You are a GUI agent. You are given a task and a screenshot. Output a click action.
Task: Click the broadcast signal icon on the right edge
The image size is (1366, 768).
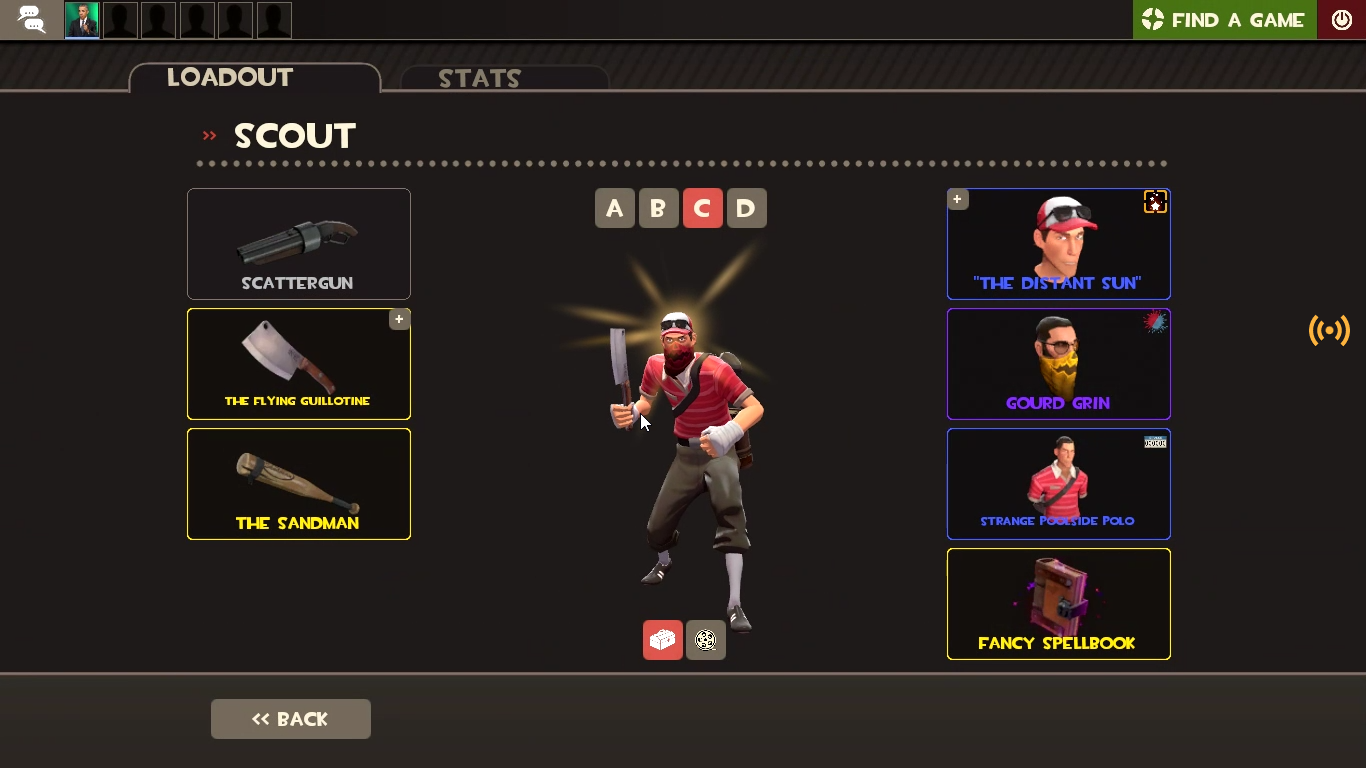pyautogui.click(x=1328, y=330)
